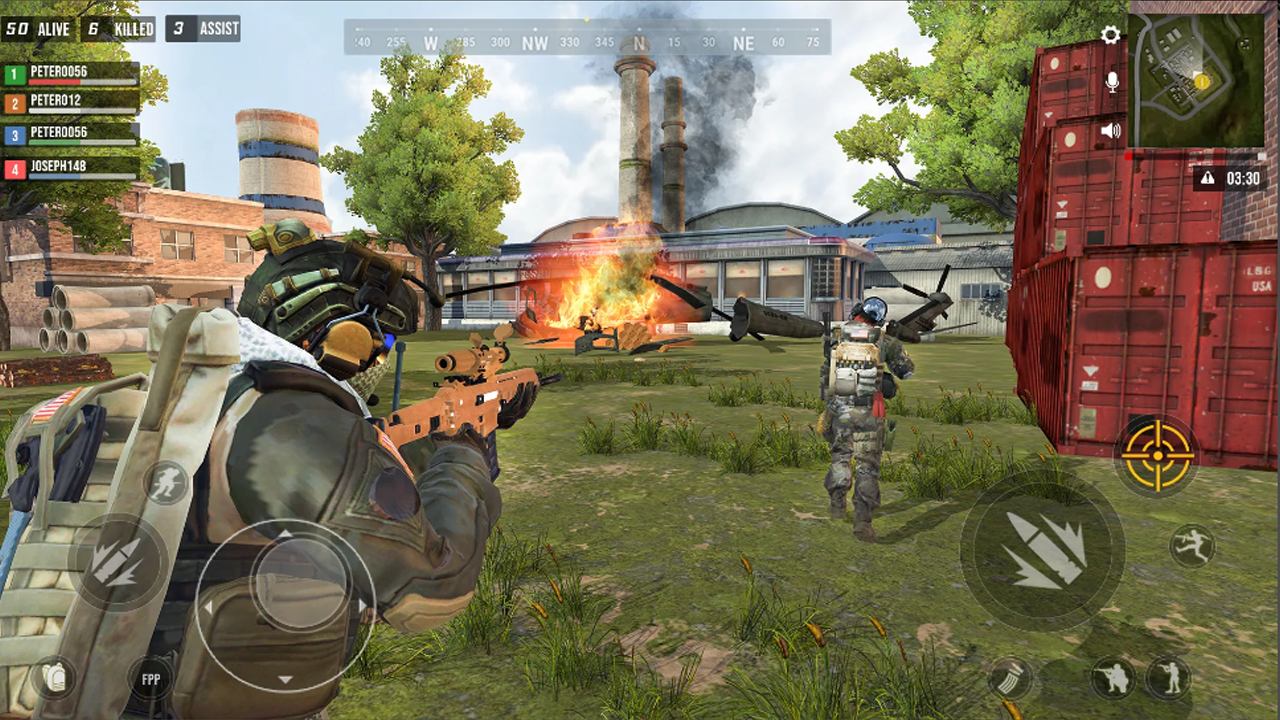Toggle the microphone voice chat icon
Viewport: 1280px width, 720px height.
pos(1112,83)
